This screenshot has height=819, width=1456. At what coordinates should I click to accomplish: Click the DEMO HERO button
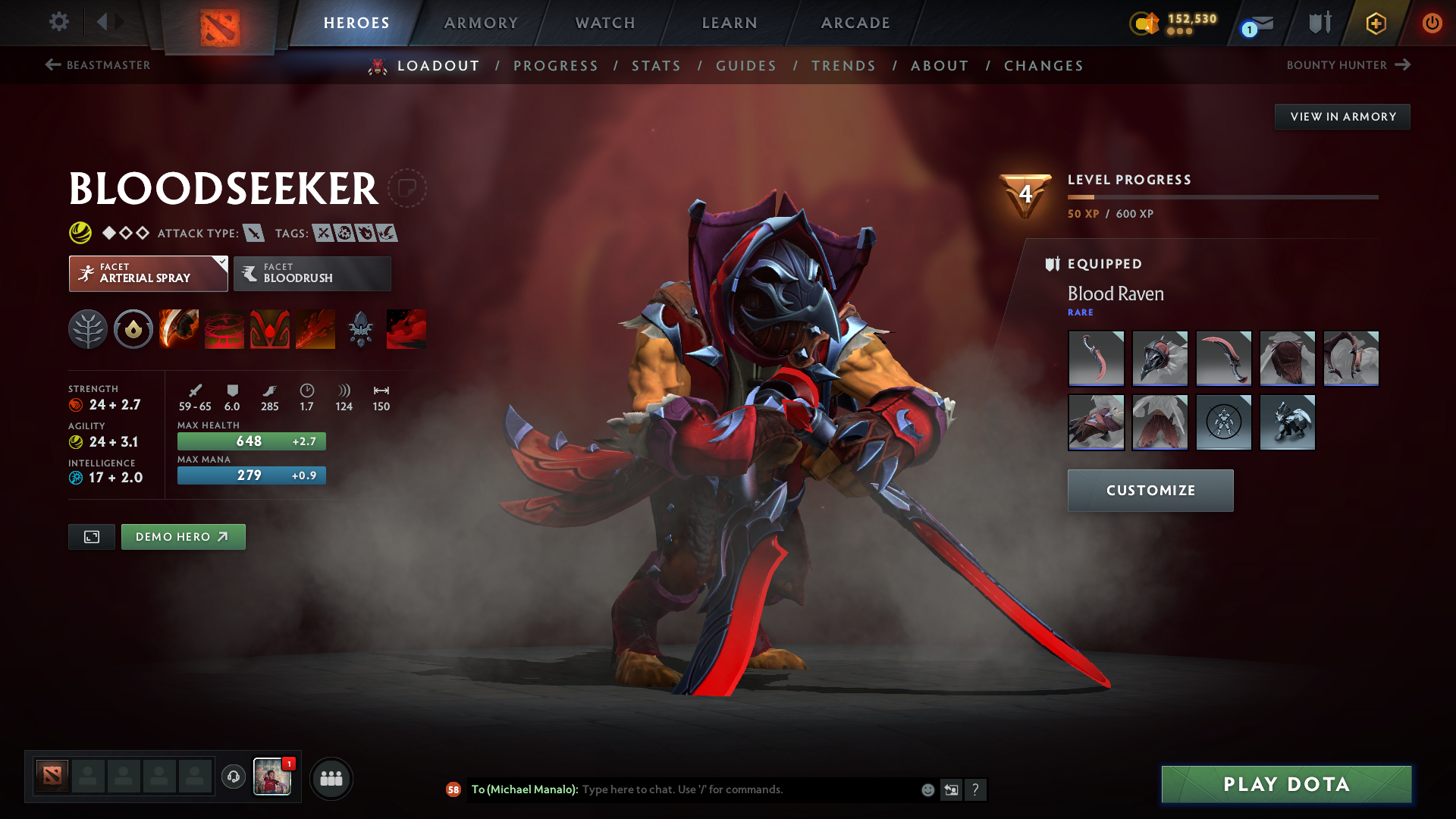[183, 536]
